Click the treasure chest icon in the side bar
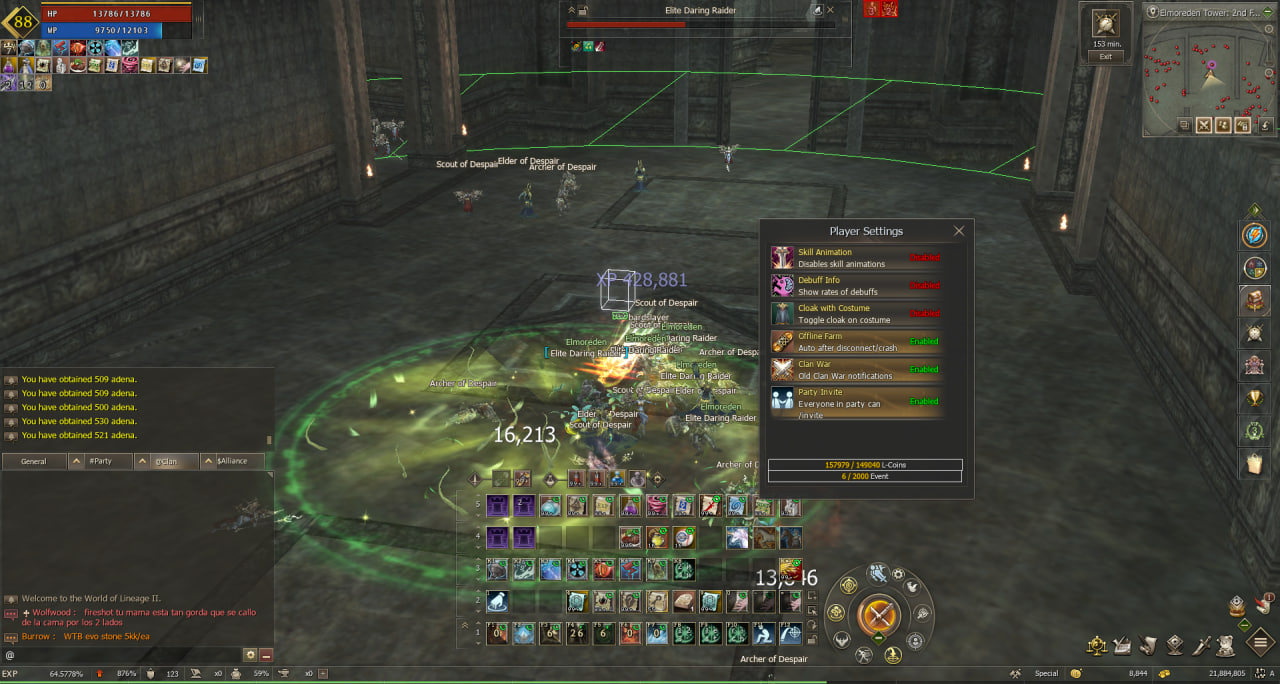1280x684 pixels. point(1254,300)
